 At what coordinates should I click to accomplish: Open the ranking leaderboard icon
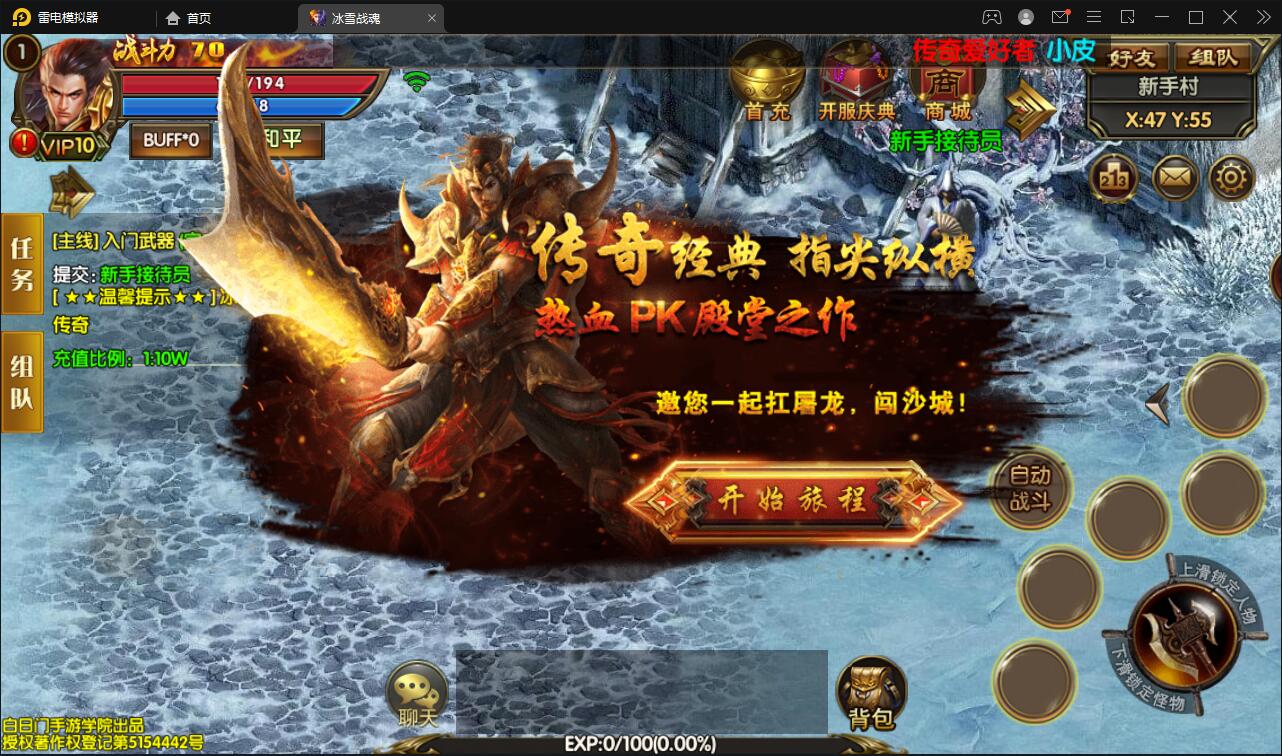(1114, 177)
